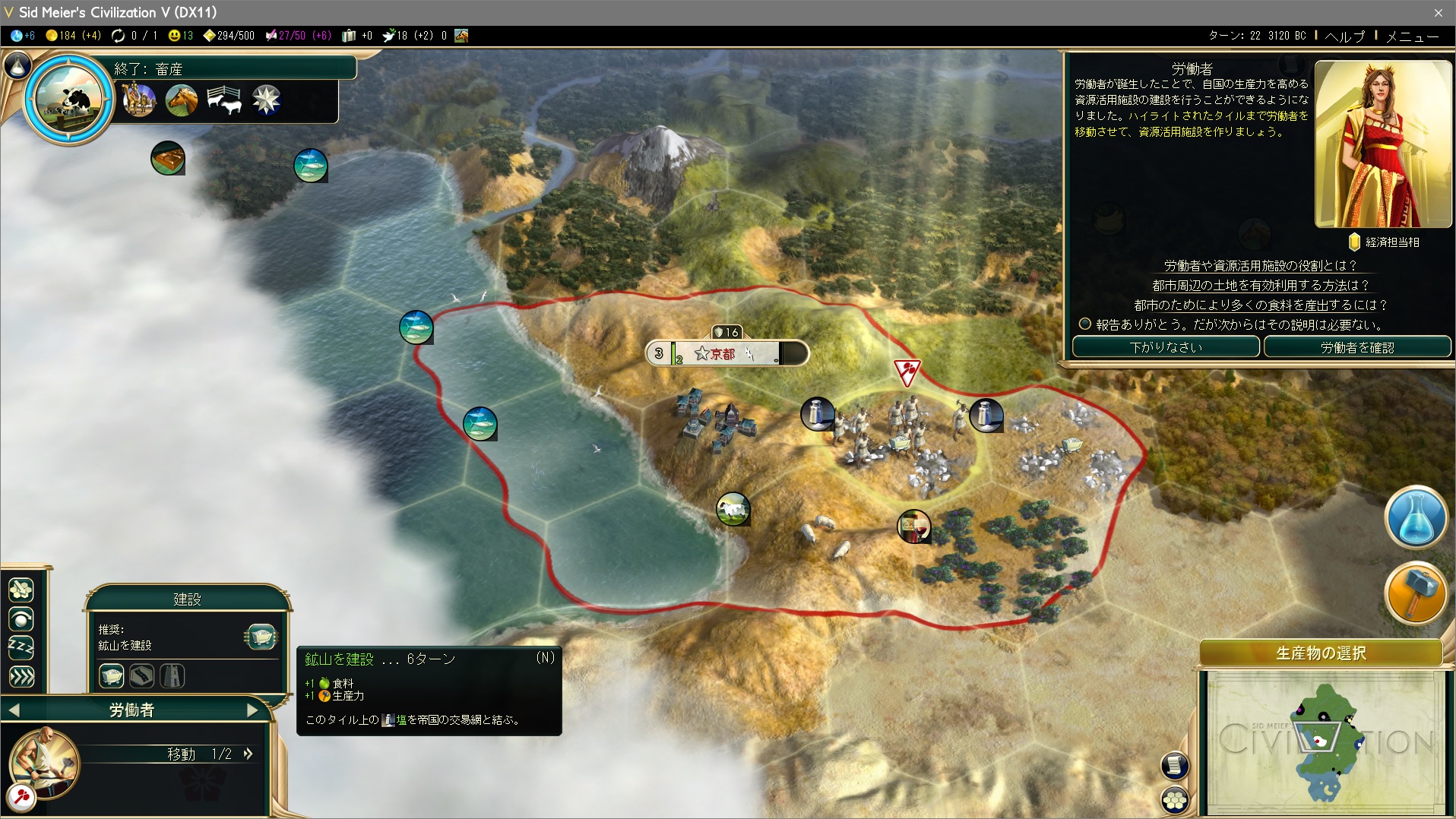
Task: Open the メニュー menu
Action: point(1412,36)
